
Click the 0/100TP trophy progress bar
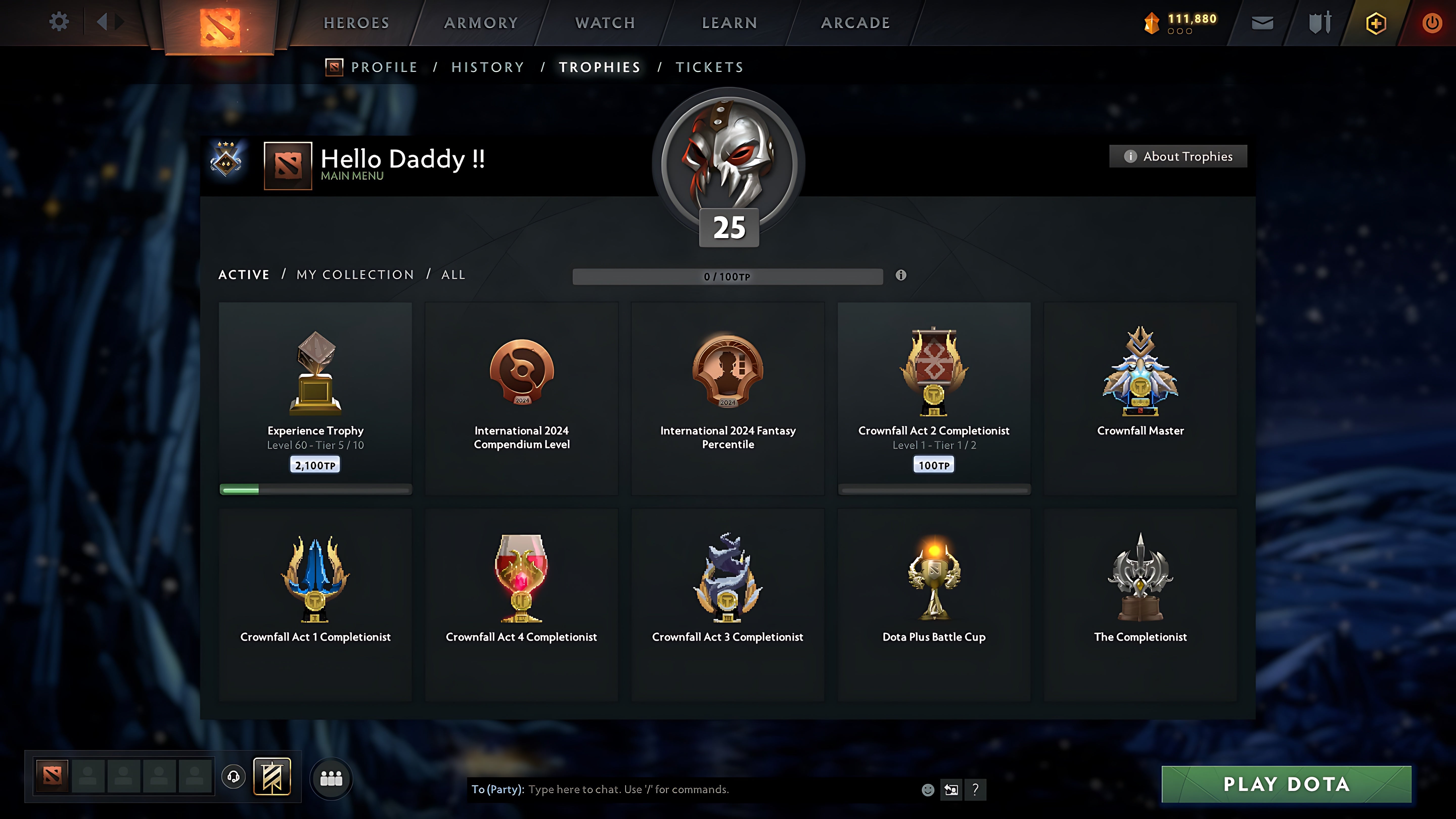pos(727,276)
